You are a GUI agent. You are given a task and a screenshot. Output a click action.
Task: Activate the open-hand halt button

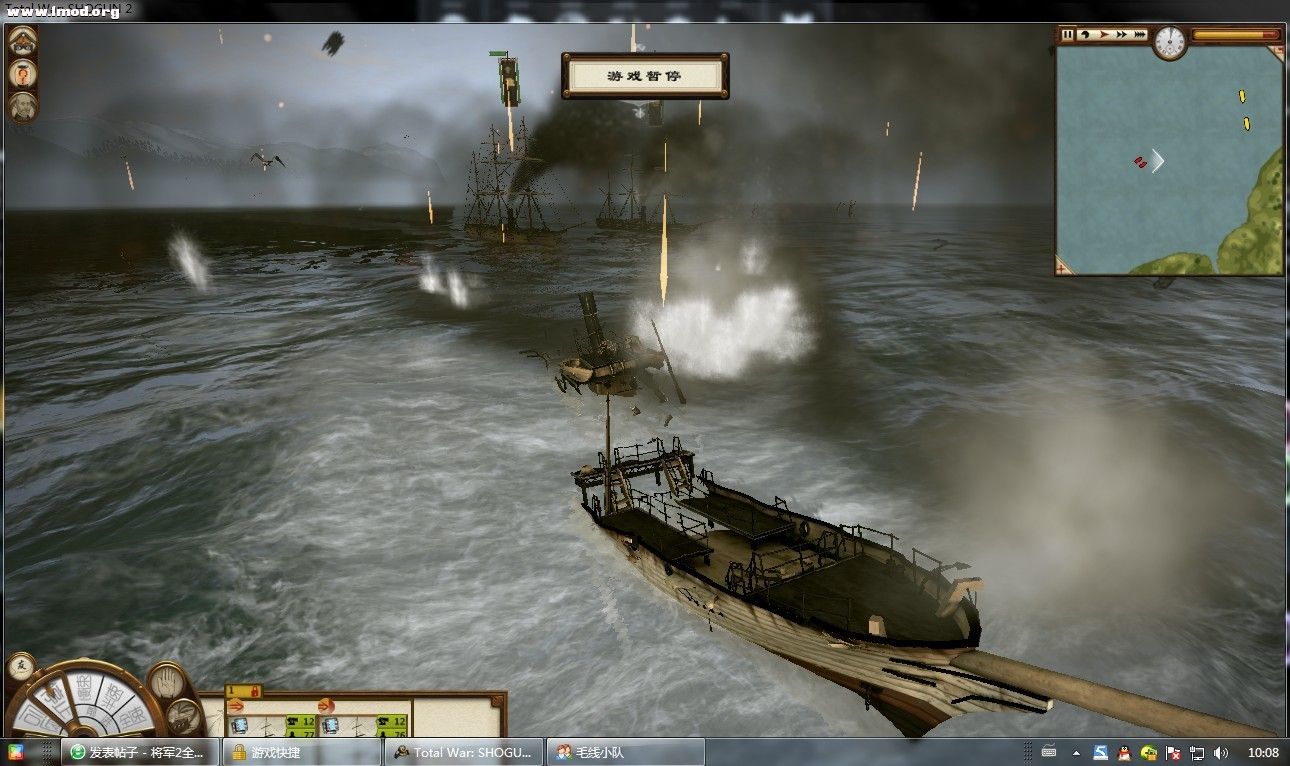(x=166, y=682)
